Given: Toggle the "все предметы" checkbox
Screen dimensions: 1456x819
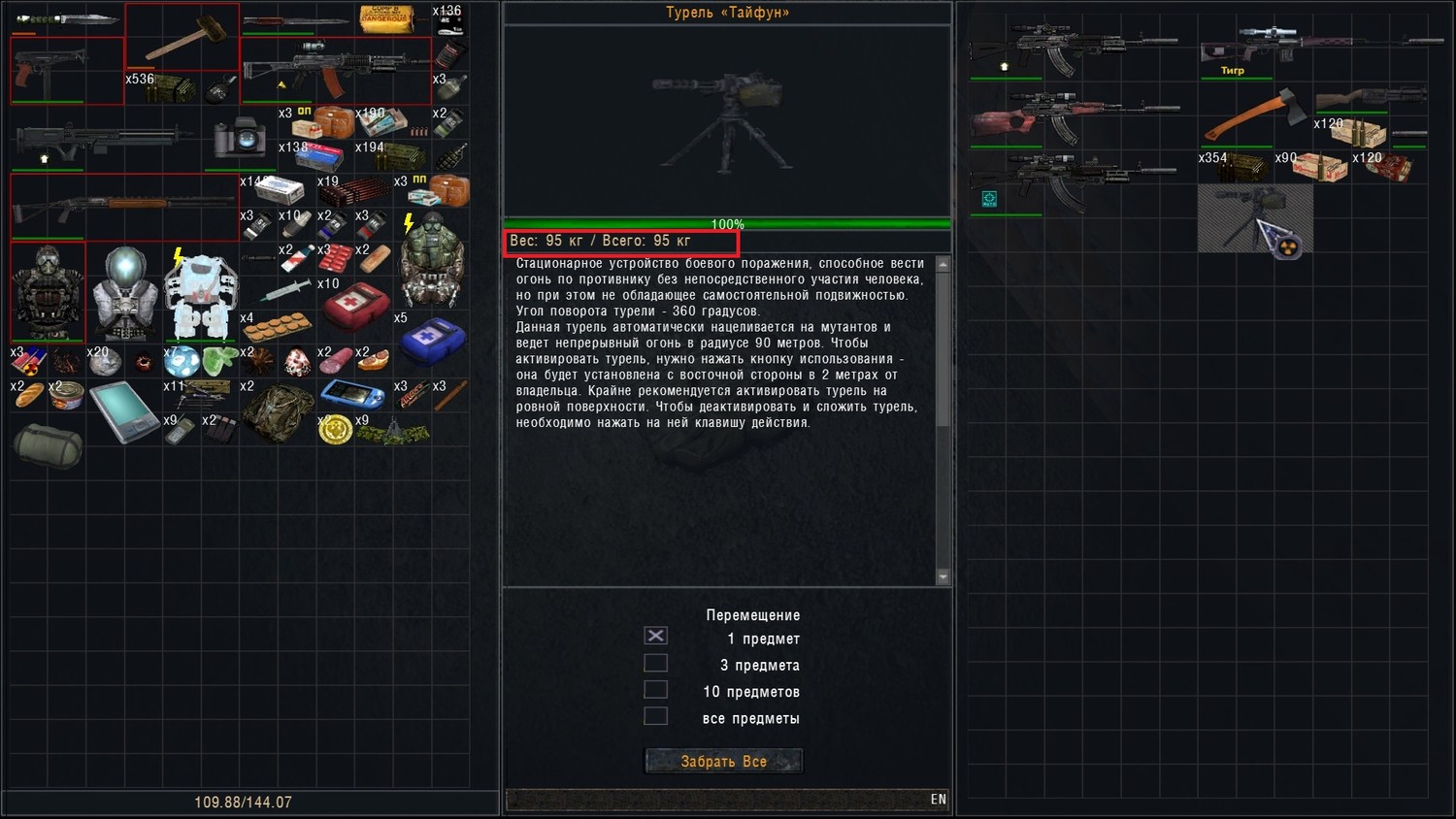Looking at the screenshot, I should click(x=656, y=716).
